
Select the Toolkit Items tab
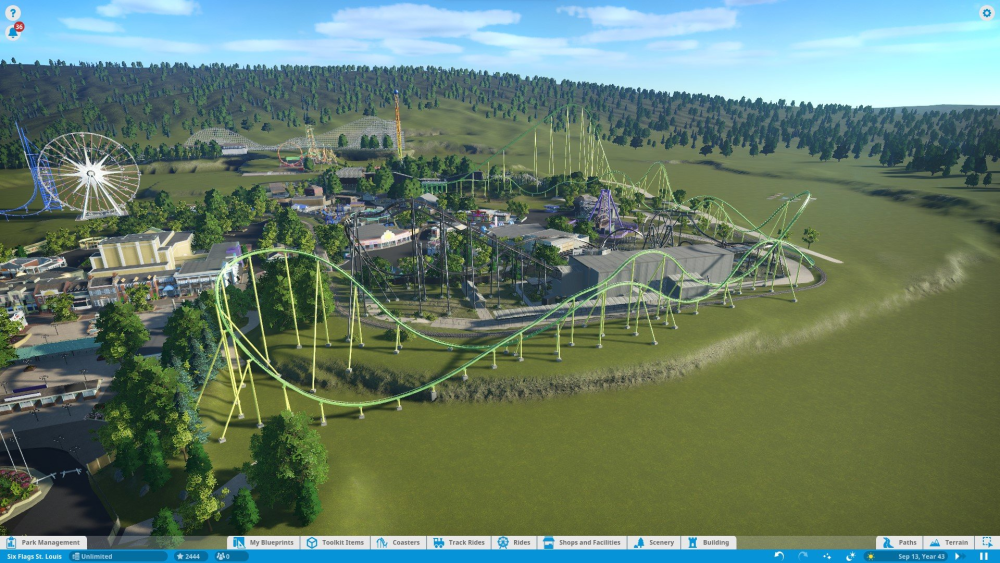tap(335, 543)
